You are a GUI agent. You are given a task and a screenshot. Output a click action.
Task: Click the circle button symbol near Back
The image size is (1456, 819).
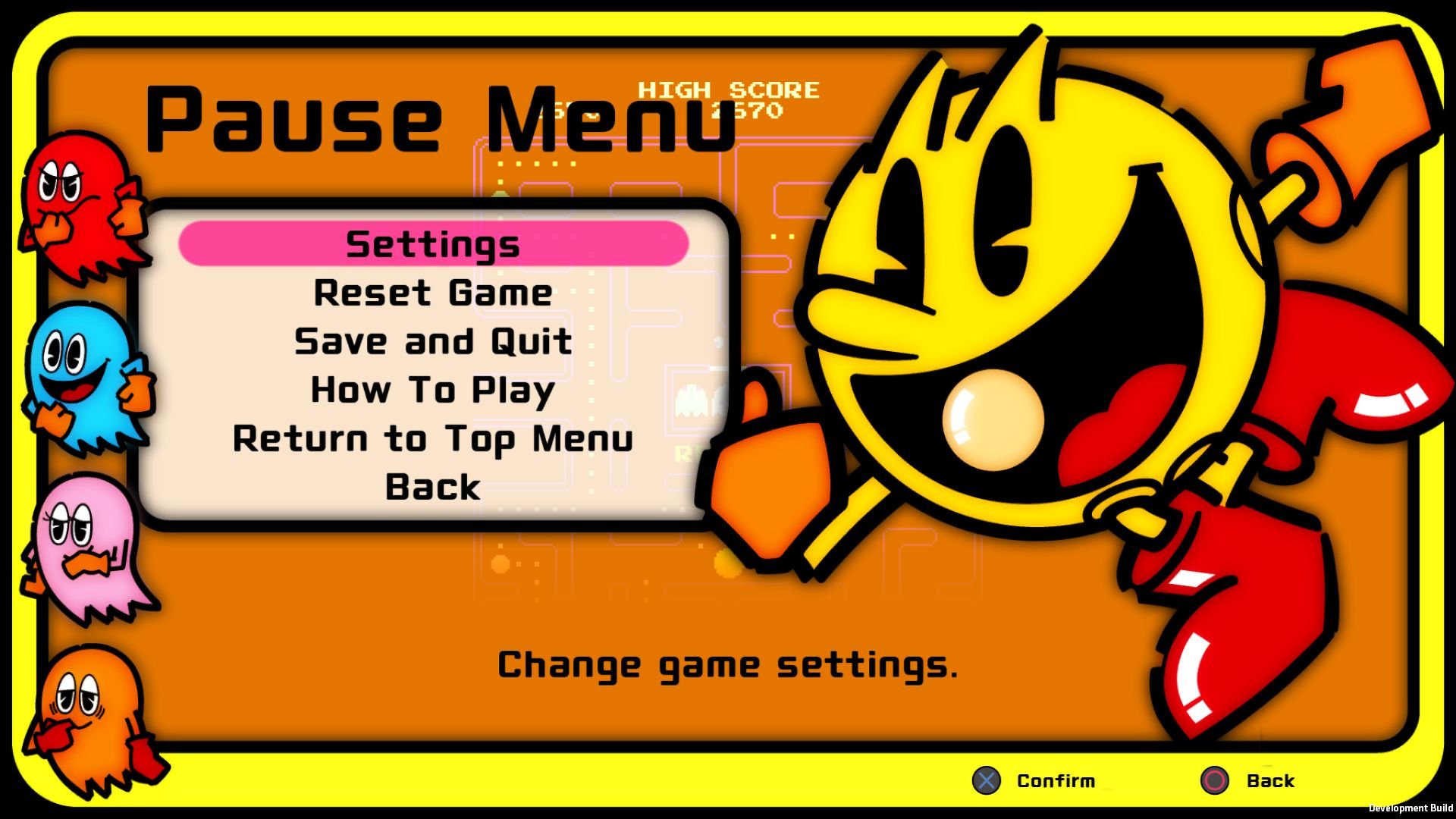click(x=1215, y=780)
